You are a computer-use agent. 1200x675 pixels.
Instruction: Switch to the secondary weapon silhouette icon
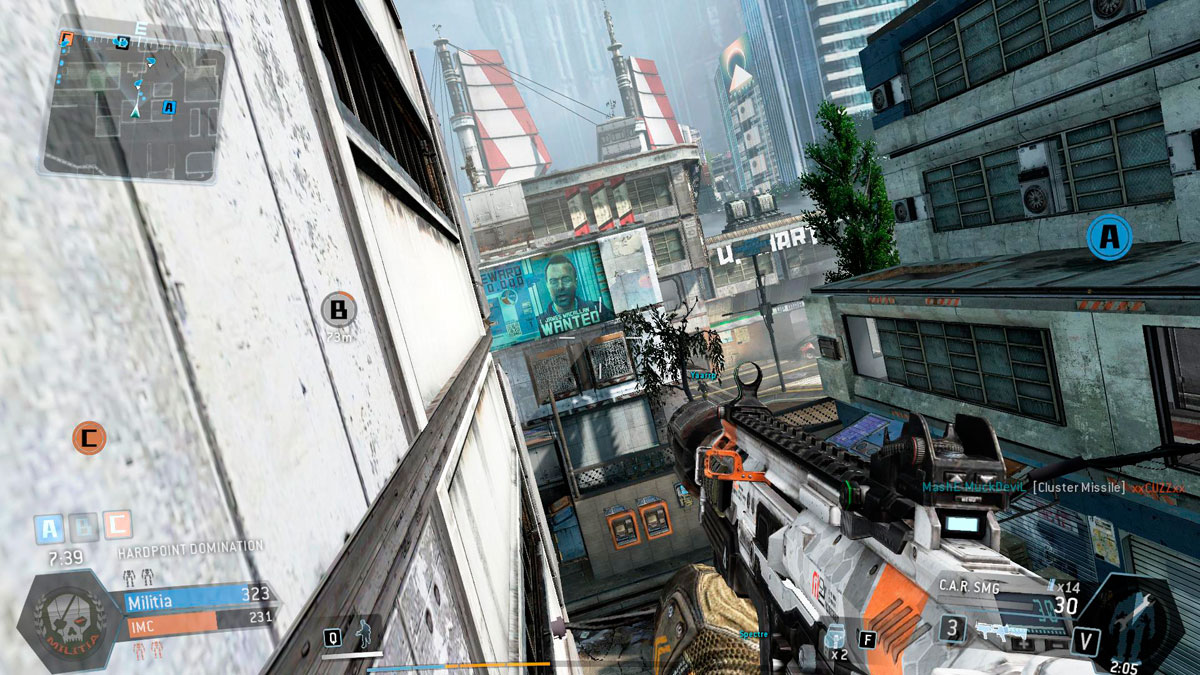[1000, 630]
